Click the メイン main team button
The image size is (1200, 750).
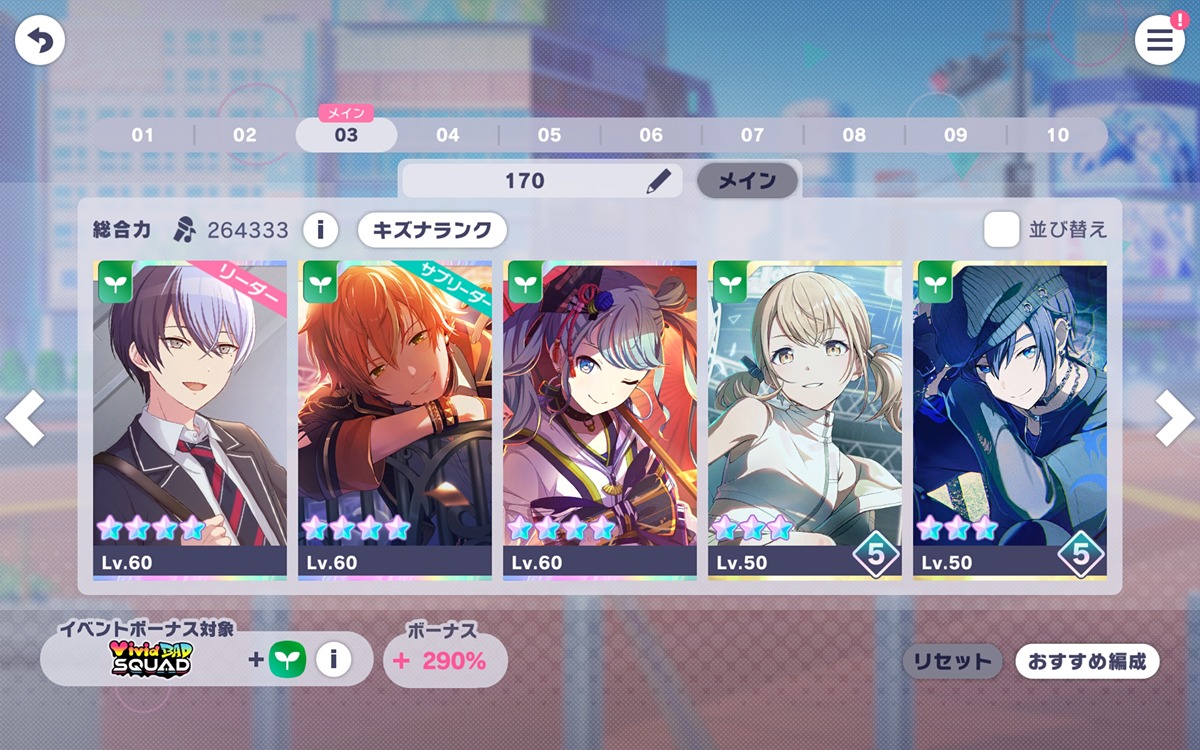point(747,181)
